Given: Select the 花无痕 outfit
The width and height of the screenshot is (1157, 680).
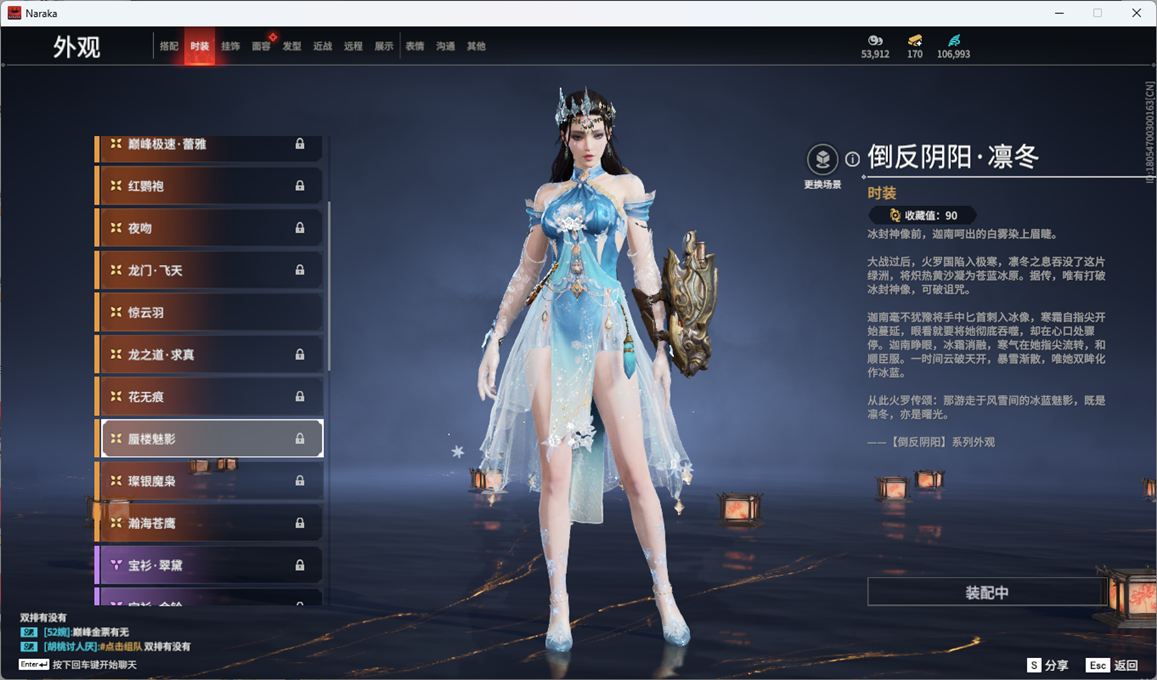Looking at the screenshot, I should (x=210, y=396).
